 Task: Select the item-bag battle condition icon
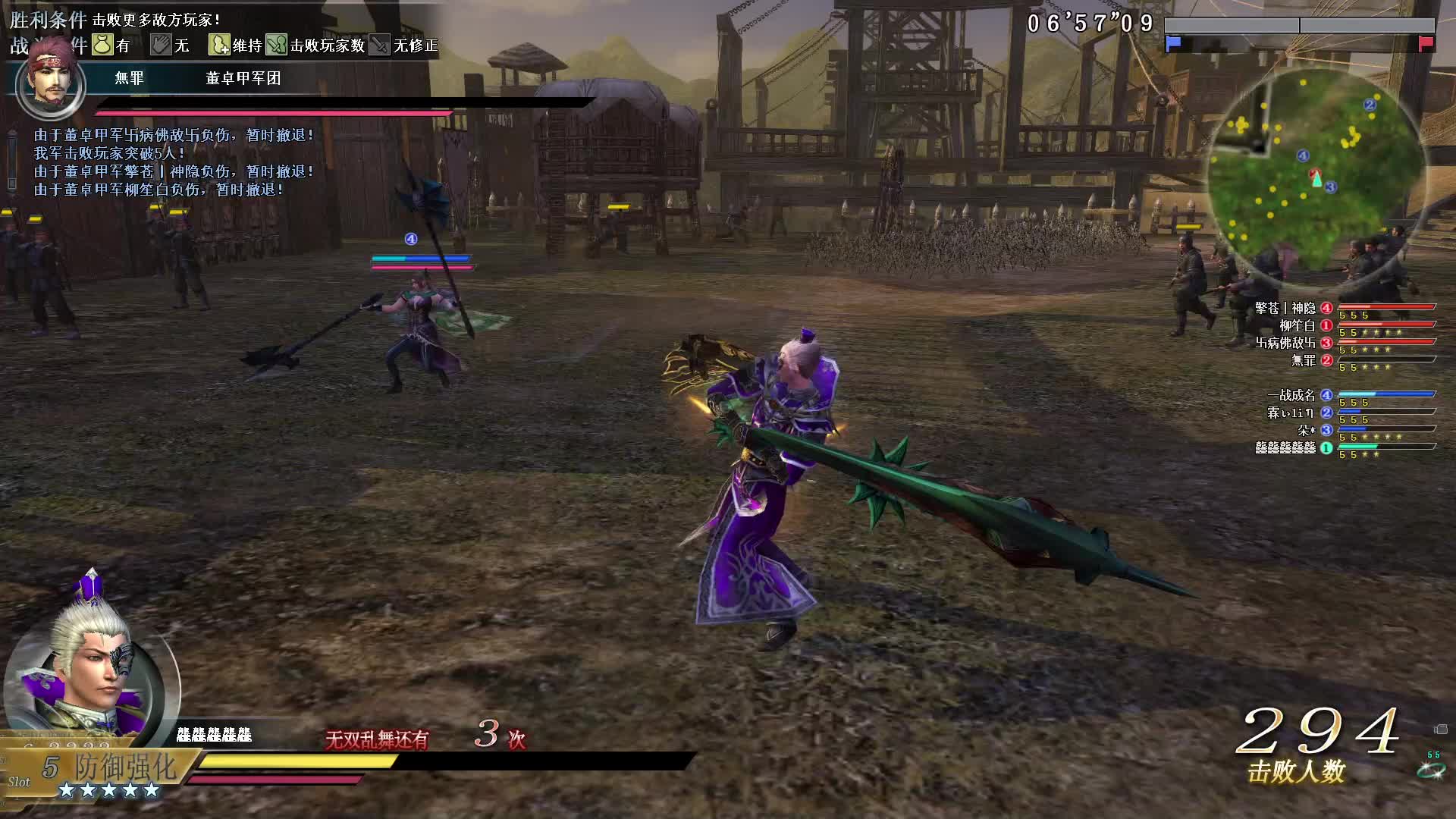pyautogui.click(x=102, y=45)
